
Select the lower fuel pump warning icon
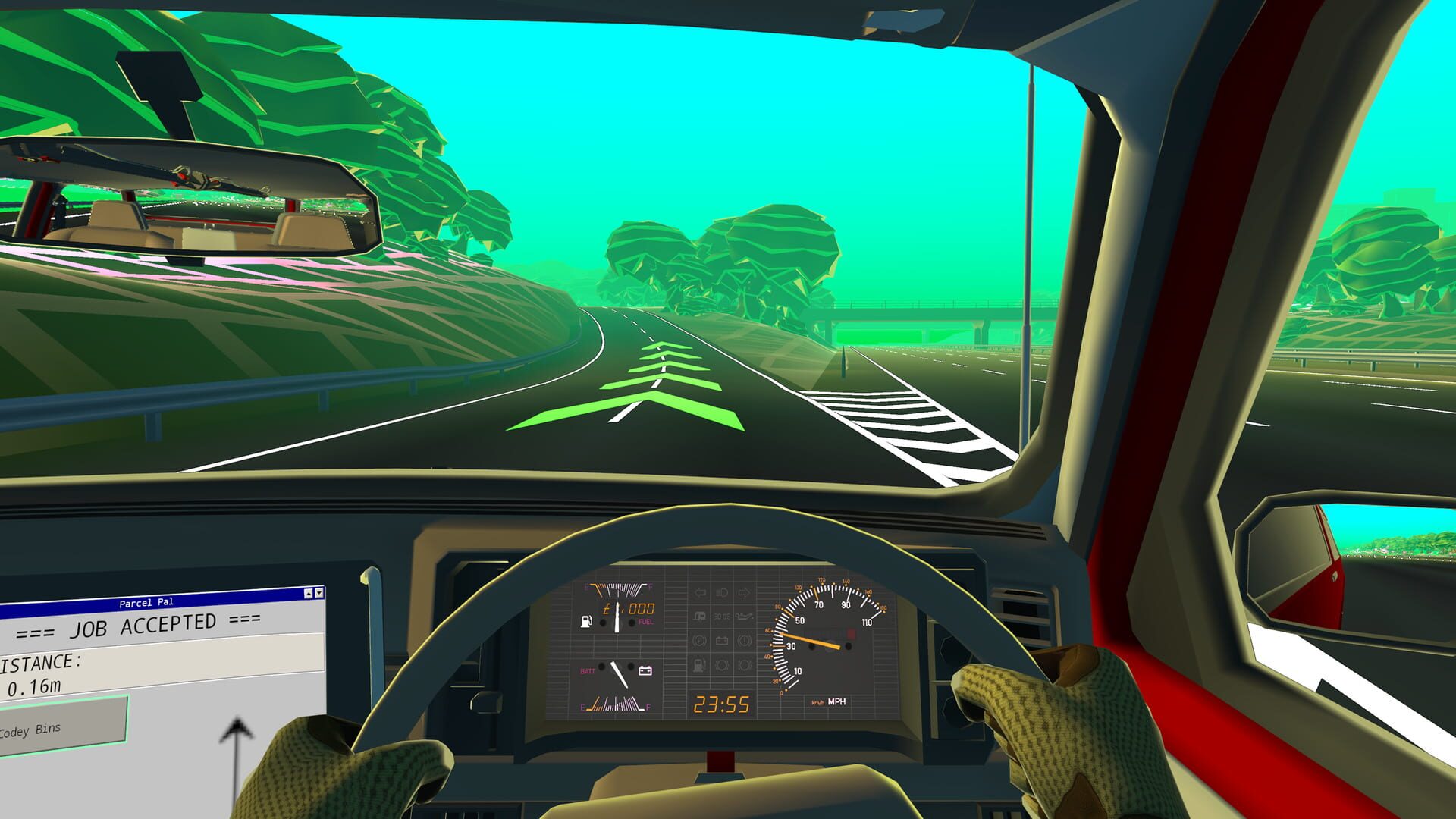(698, 667)
